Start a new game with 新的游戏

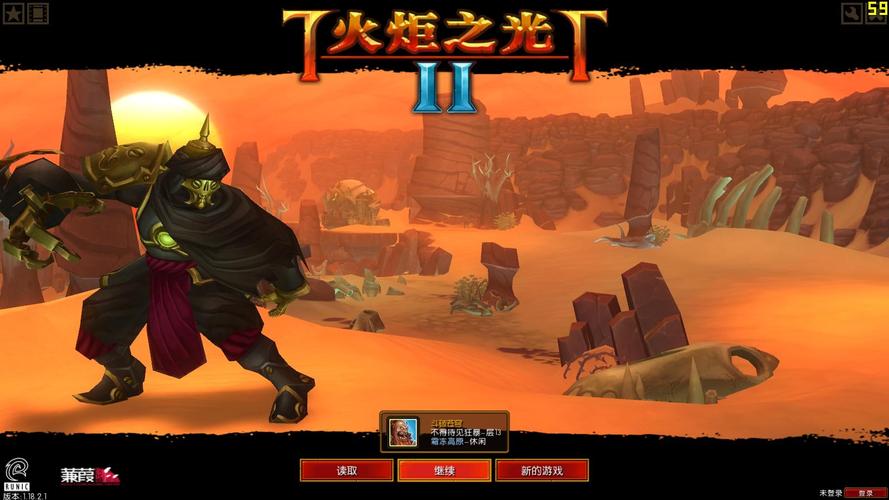point(542,470)
